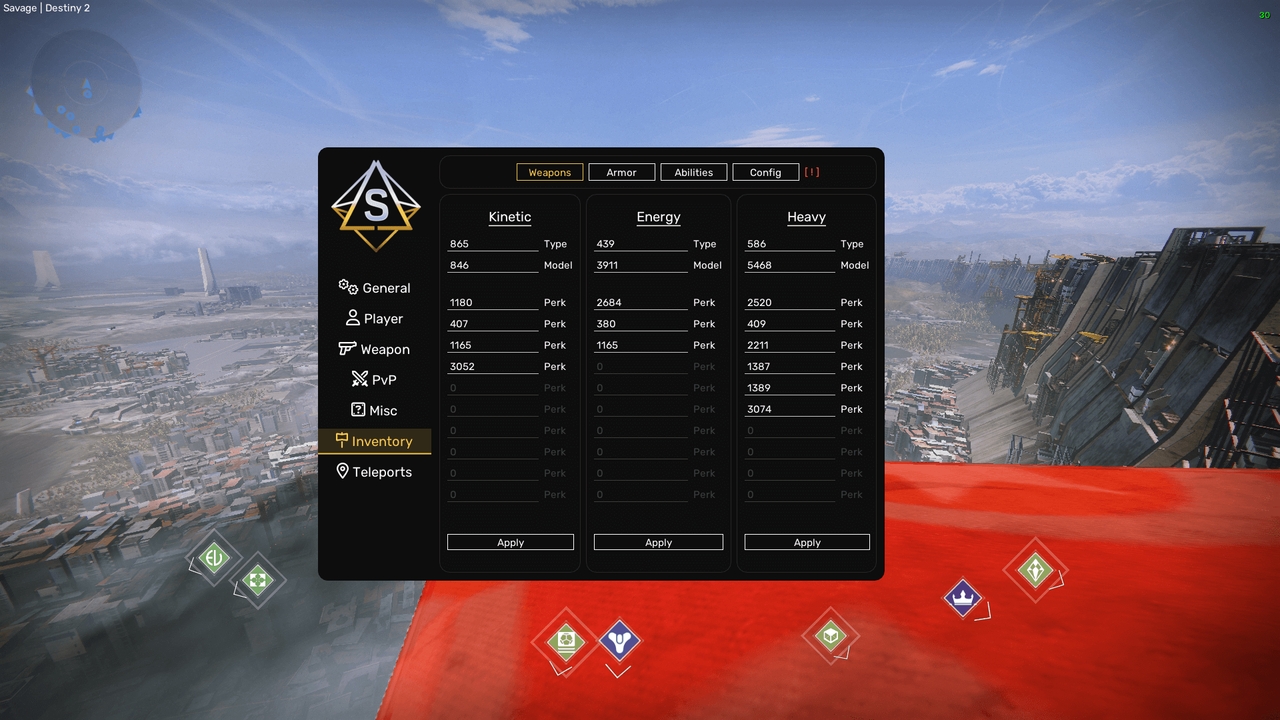Image resolution: width=1280 pixels, height=720 pixels.
Task: Show the Config tab
Action: tap(765, 172)
